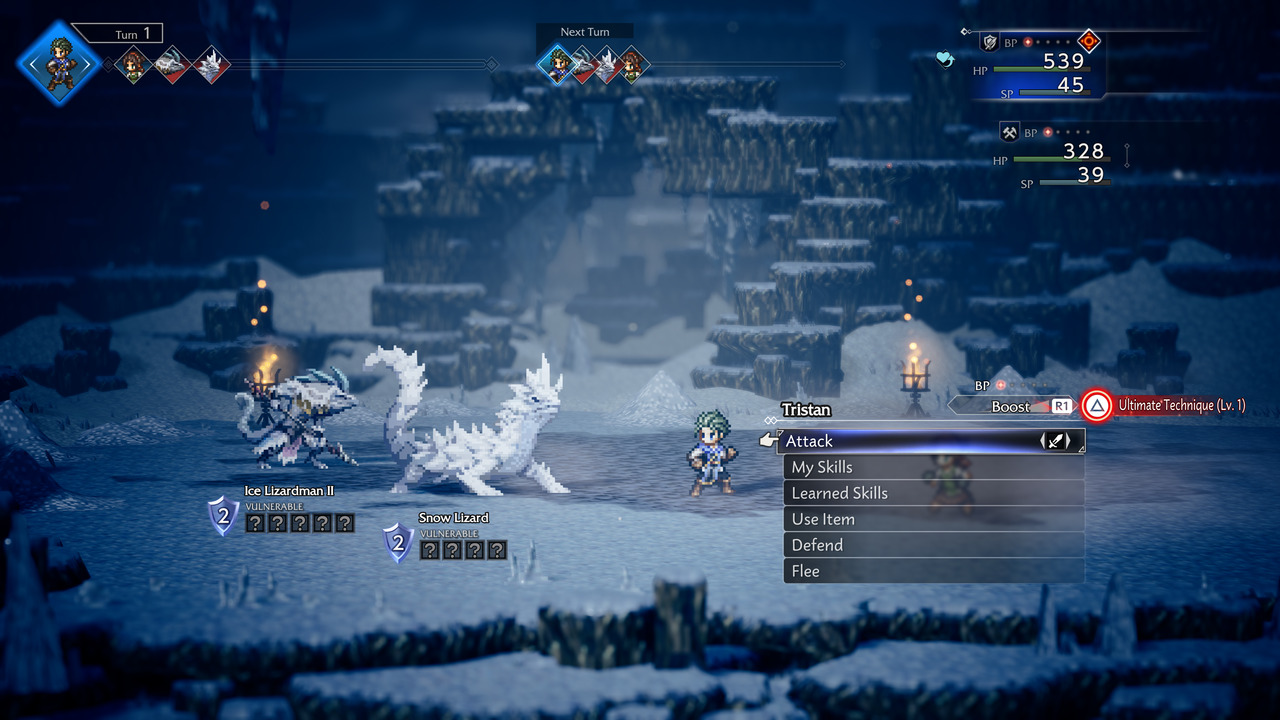The height and width of the screenshot is (720, 1280).
Task: Pick Flee to escape battle
Action: click(932, 571)
